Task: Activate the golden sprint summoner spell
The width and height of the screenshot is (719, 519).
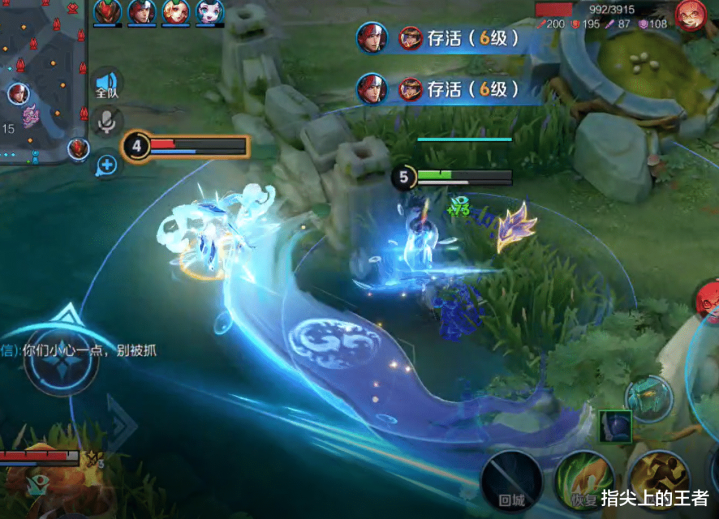Action: pos(656,478)
